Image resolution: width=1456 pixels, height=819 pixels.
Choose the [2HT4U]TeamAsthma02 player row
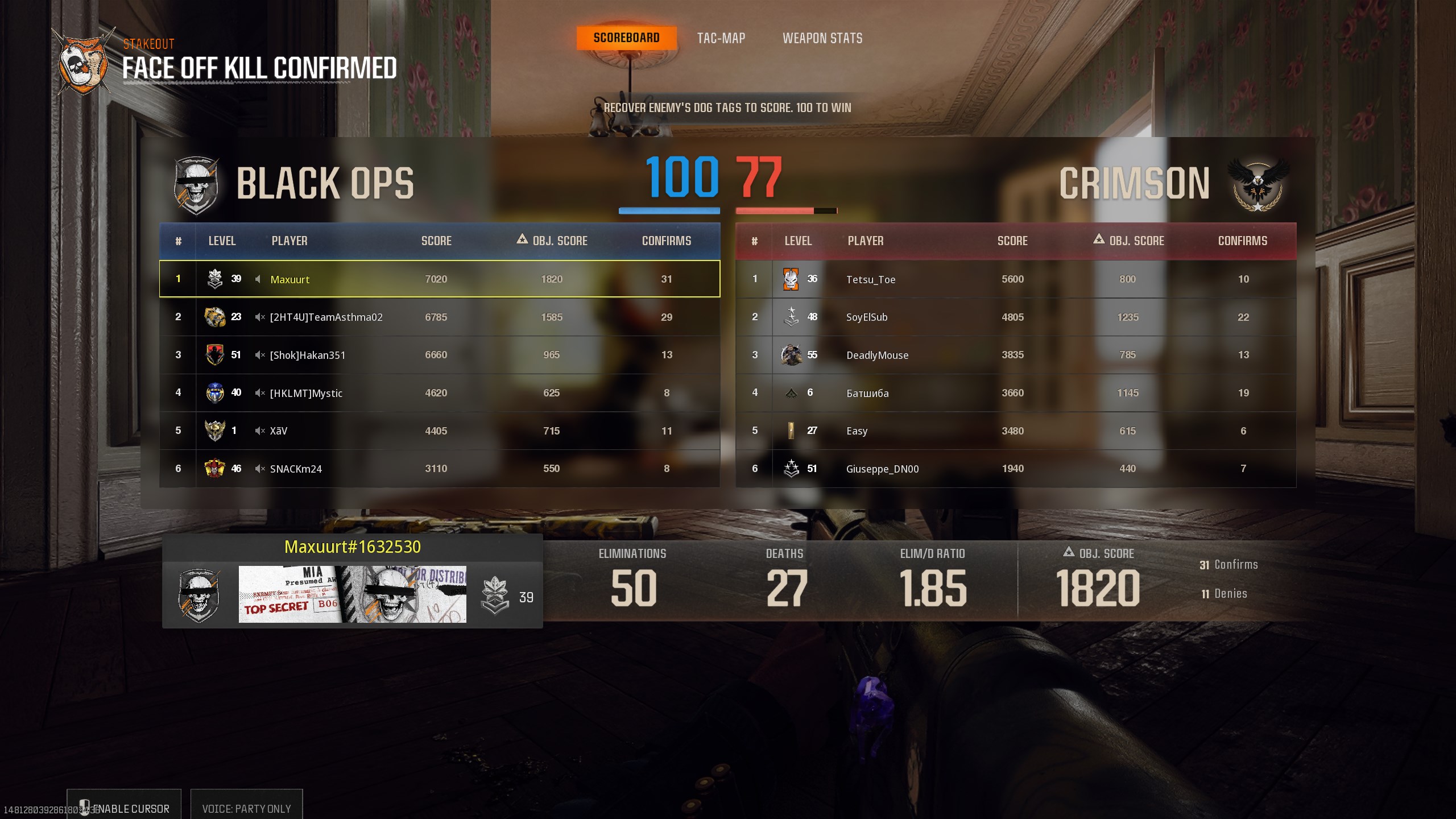439,317
